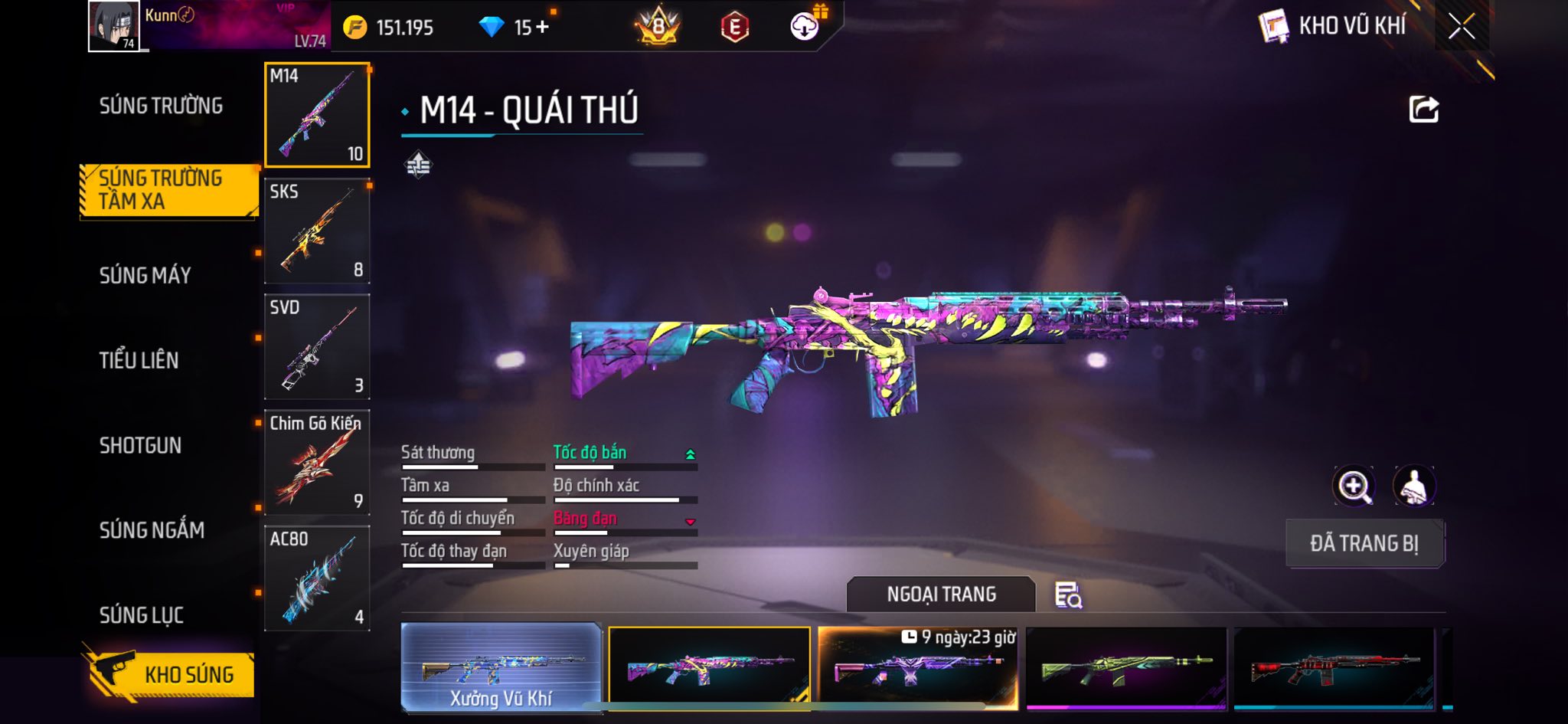Image resolution: width=1568 pixels, height=724 pixels.
Task: Choose the SVD weapon tile
Action: (317, 347)
